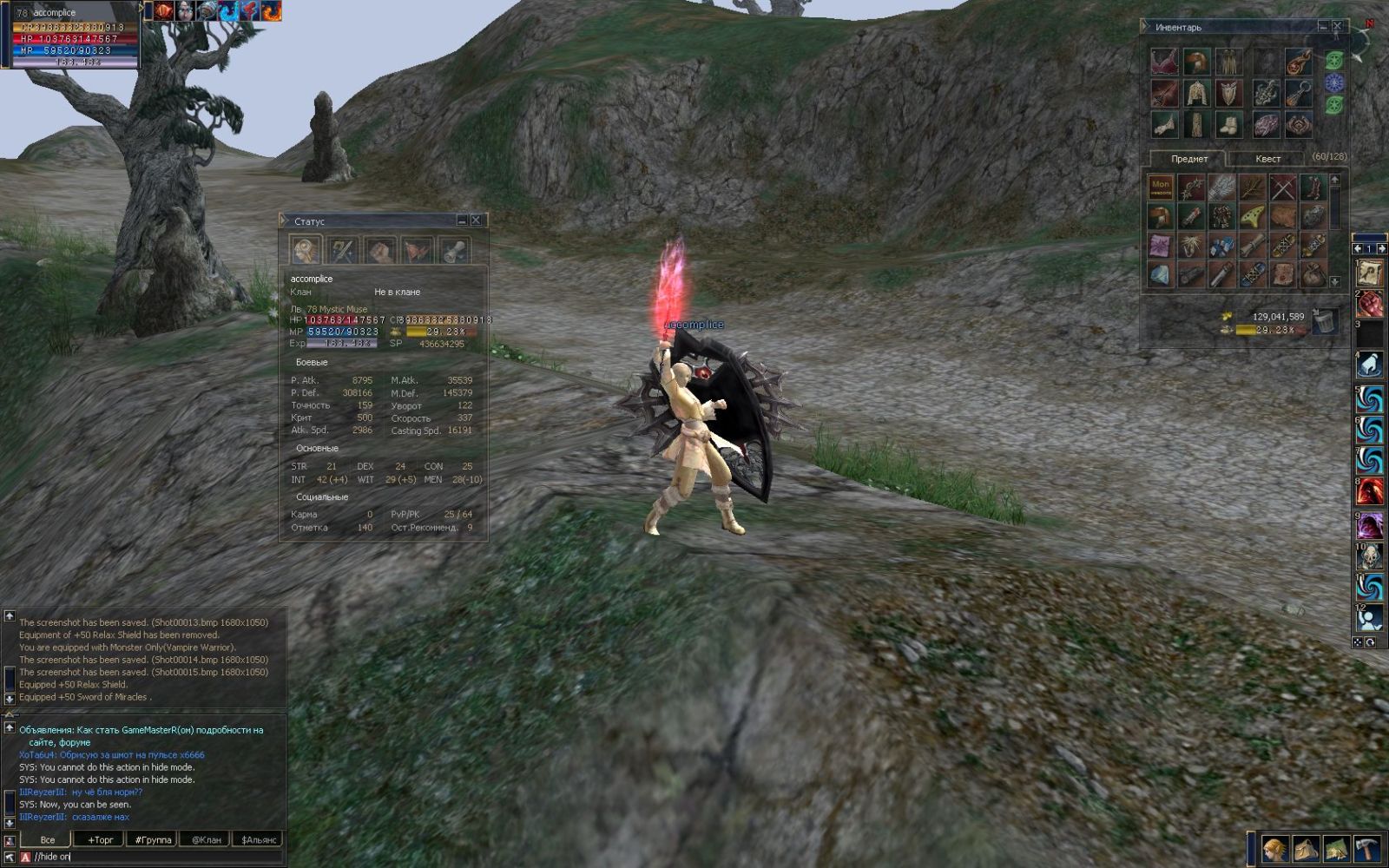The image size is (1389, 868).
Task: Click the chat input field
Action: pos(156,857)
